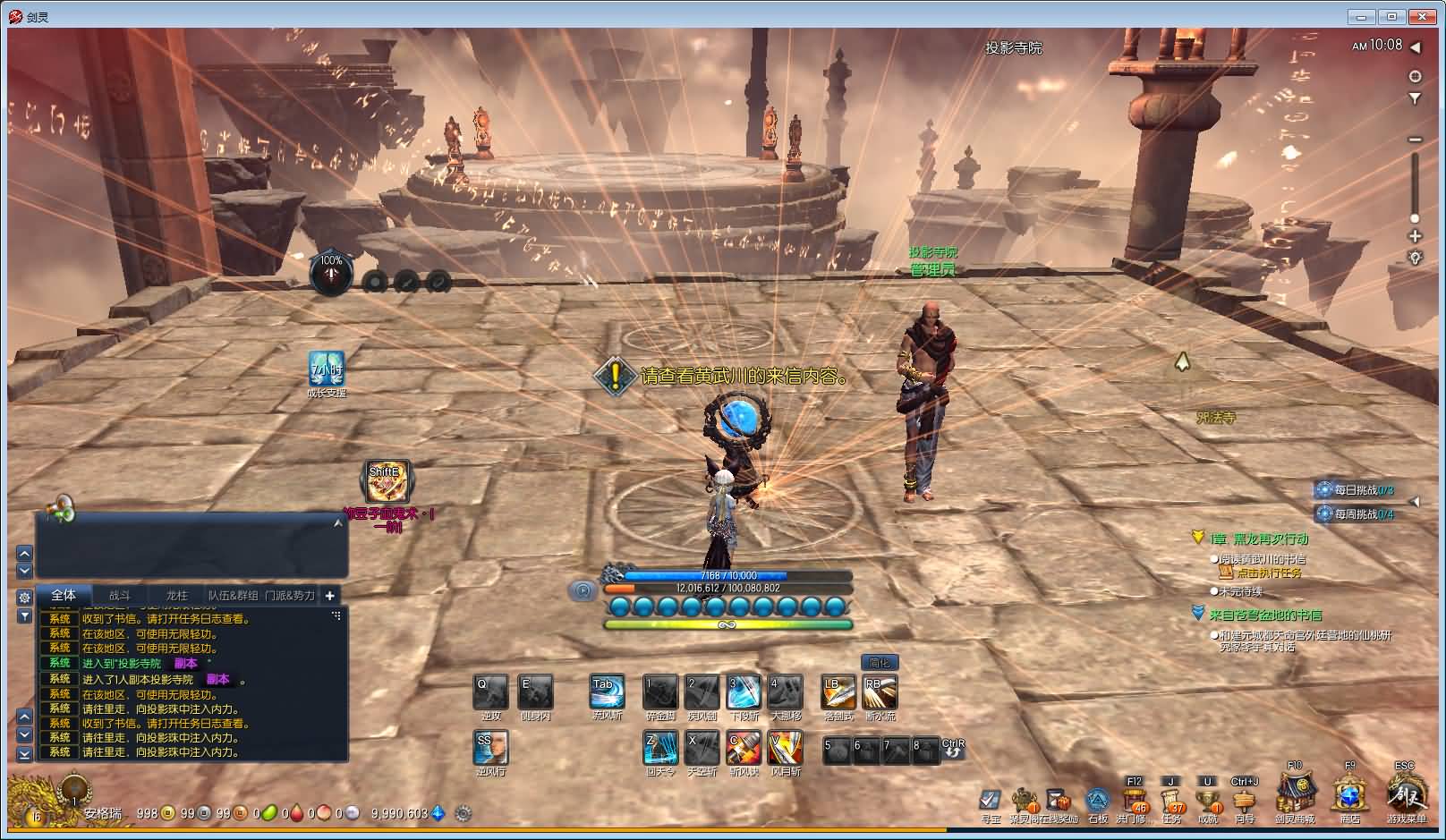
Task: Trigger the 风月斩 V skill
Action: tap(785, 748)
